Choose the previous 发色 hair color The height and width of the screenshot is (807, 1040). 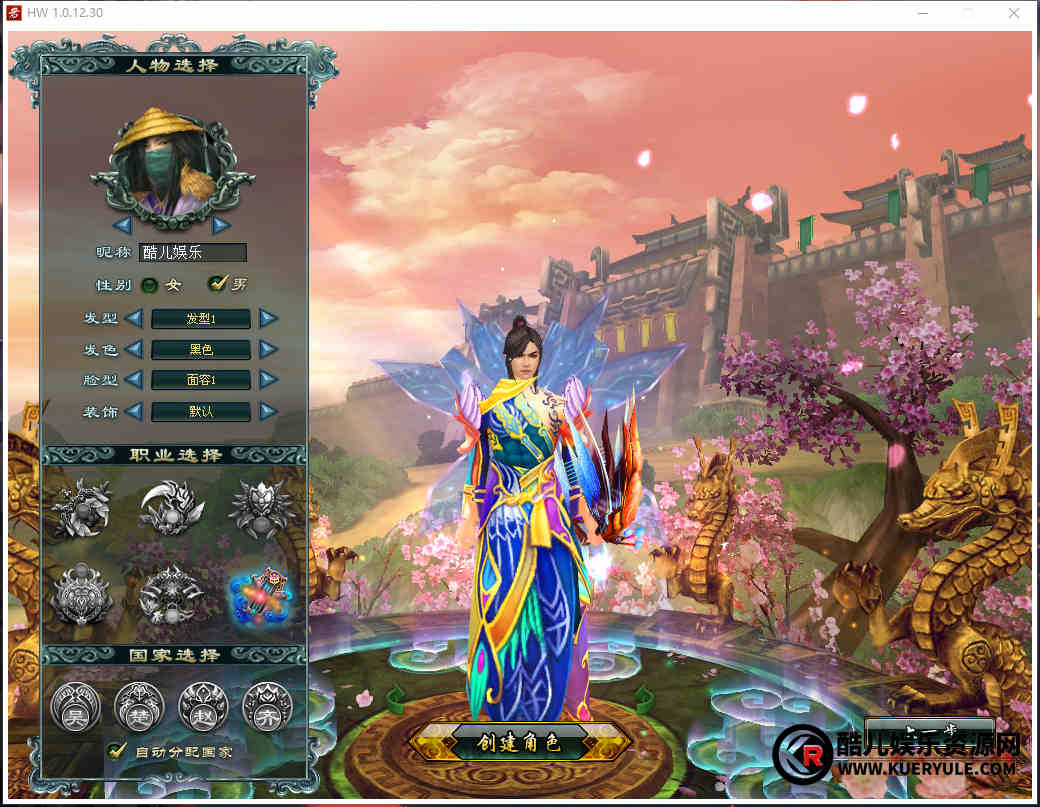tap(134, 349)
